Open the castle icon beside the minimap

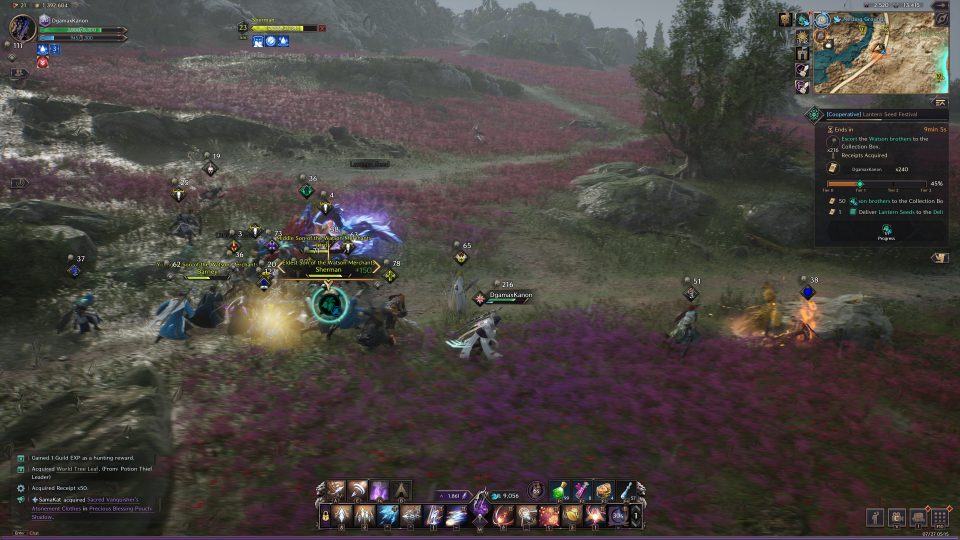coord(802,53)
